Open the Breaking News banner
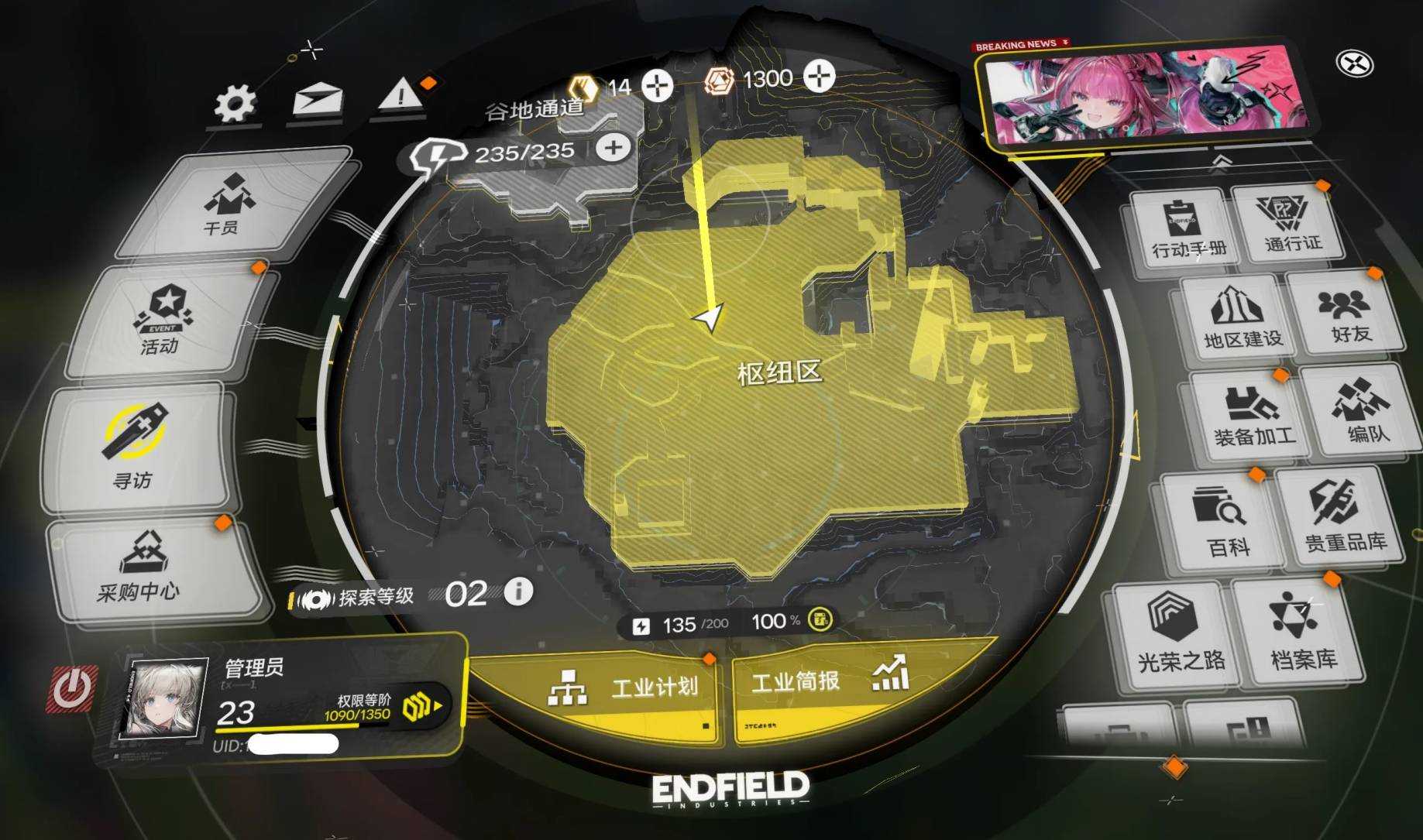This screenshot has height=840, width=1423. 1143,93
